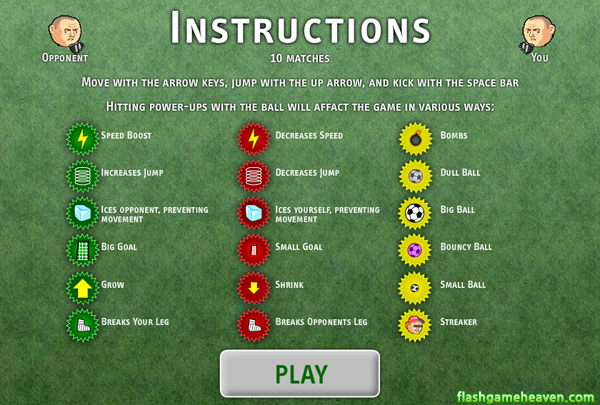Start the match with the PLAY button
Screen dimensions: 600x405
(300, 374)
